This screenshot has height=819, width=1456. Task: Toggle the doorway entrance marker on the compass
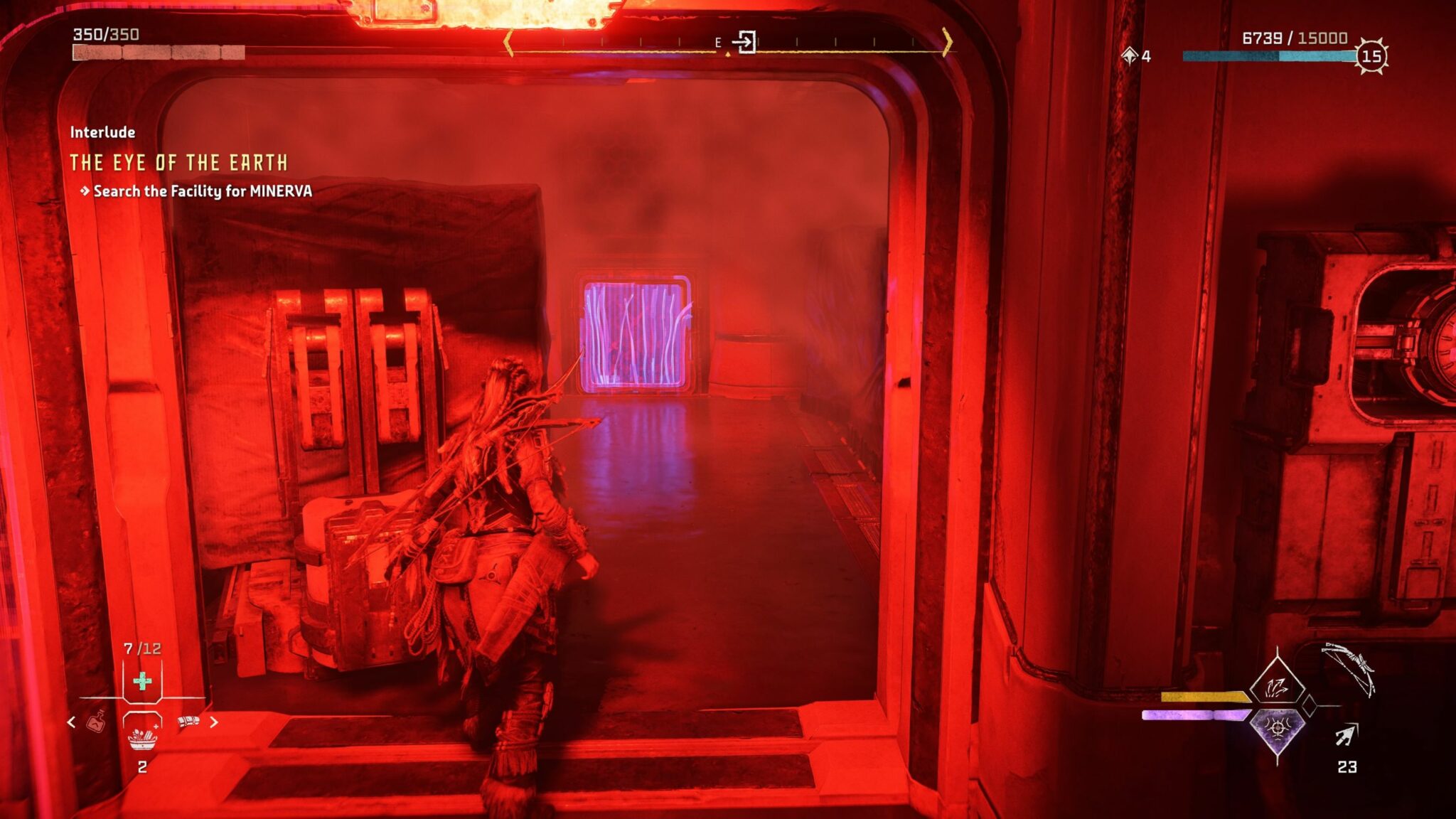pyautogui.click(x=746, y=43)
